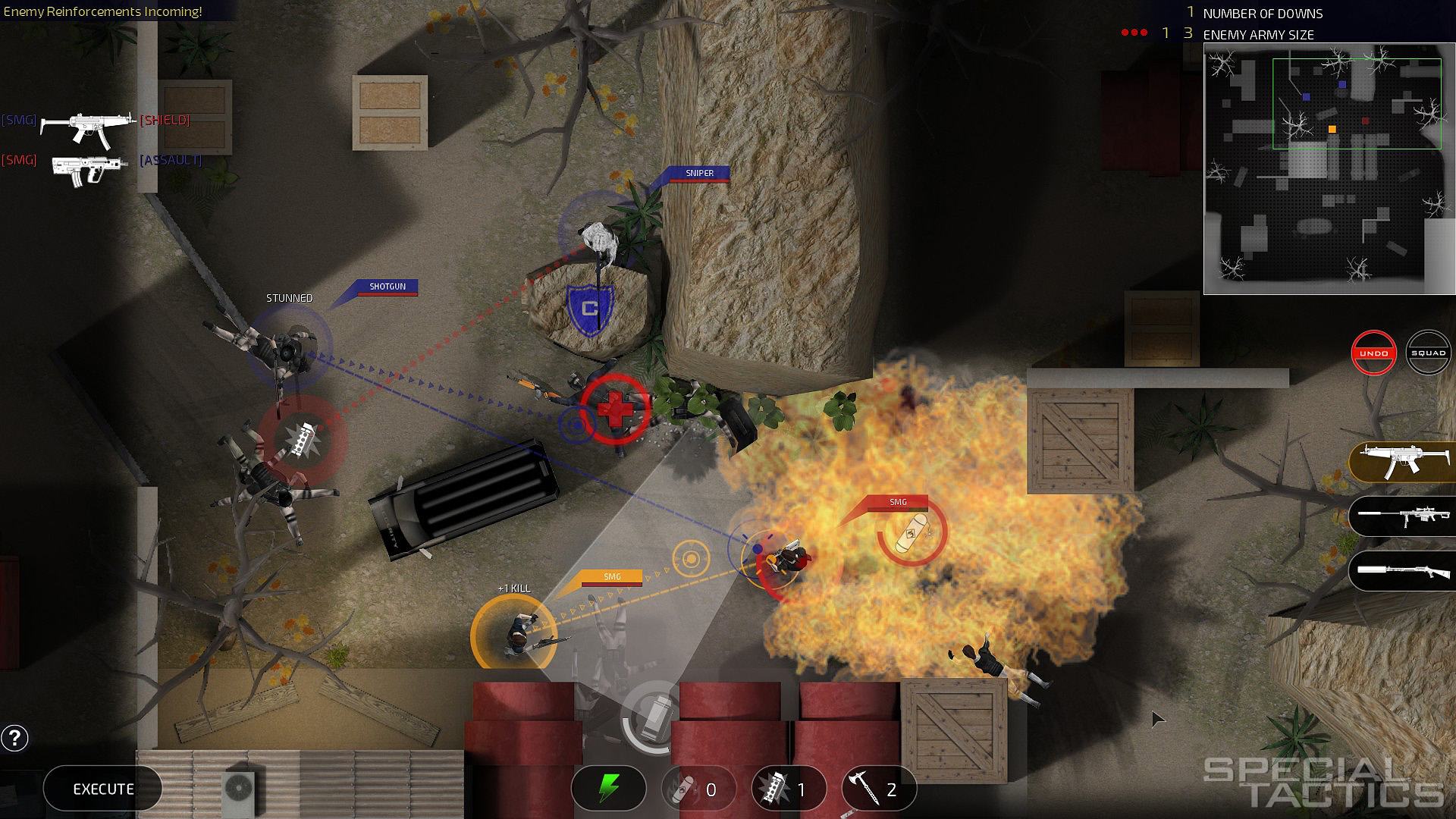Click the minimap
The height and width of the screenshot is (819, 1456).
coord(1329,168)
